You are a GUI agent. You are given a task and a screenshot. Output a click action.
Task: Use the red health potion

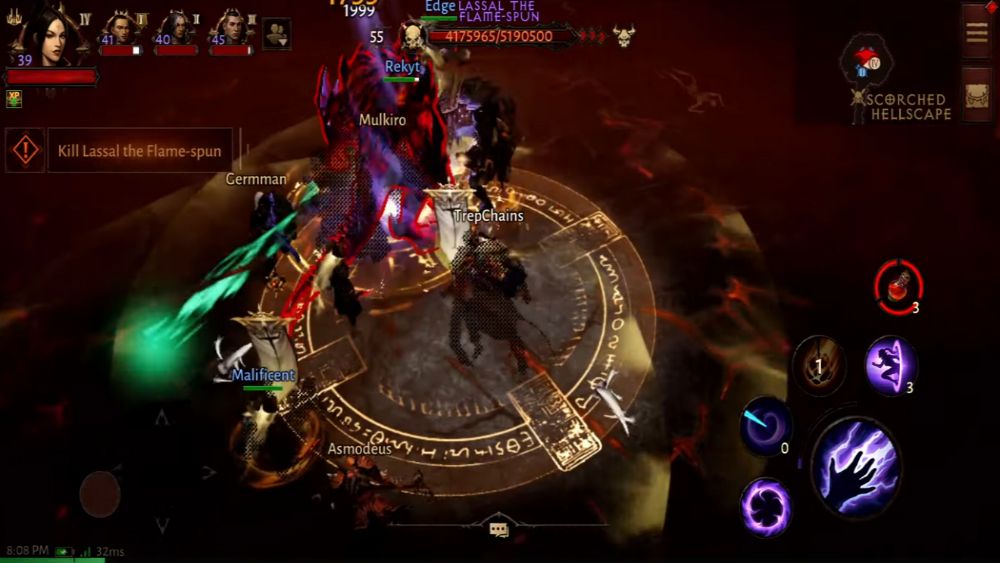coord(897,286)
